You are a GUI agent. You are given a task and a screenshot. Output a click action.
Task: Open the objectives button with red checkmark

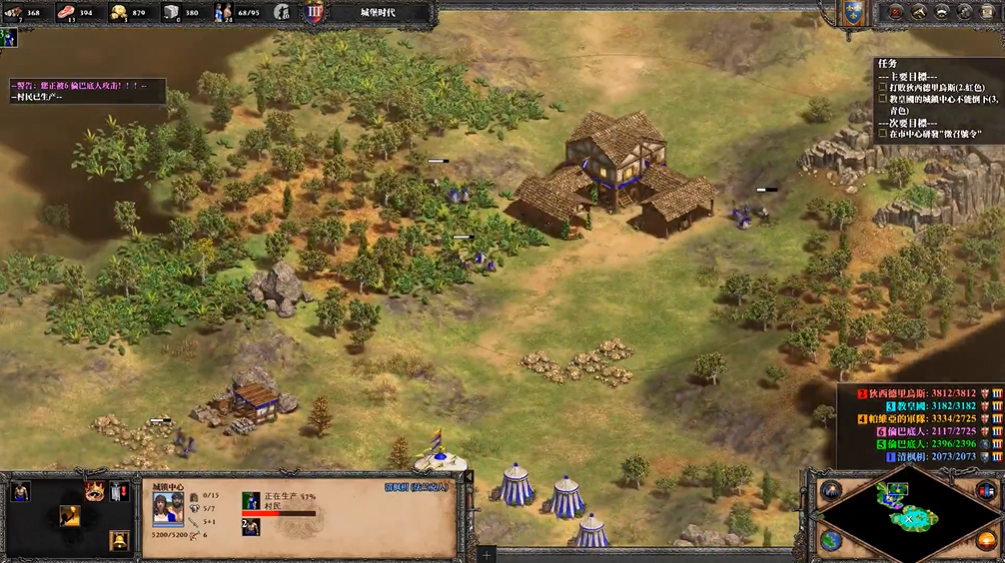(x=895, y=12)
